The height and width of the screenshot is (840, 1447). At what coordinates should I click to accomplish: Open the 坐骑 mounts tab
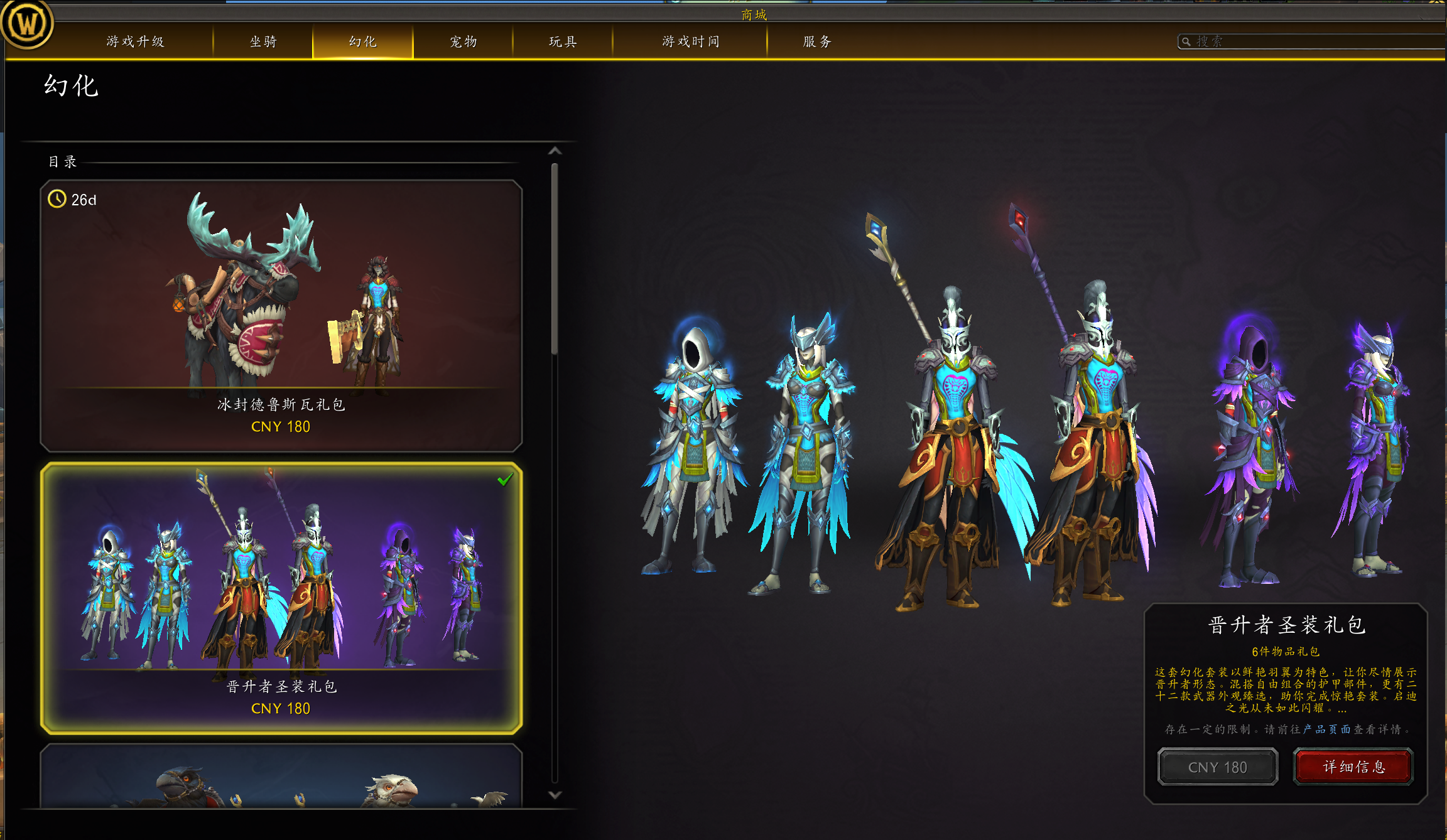263,41
